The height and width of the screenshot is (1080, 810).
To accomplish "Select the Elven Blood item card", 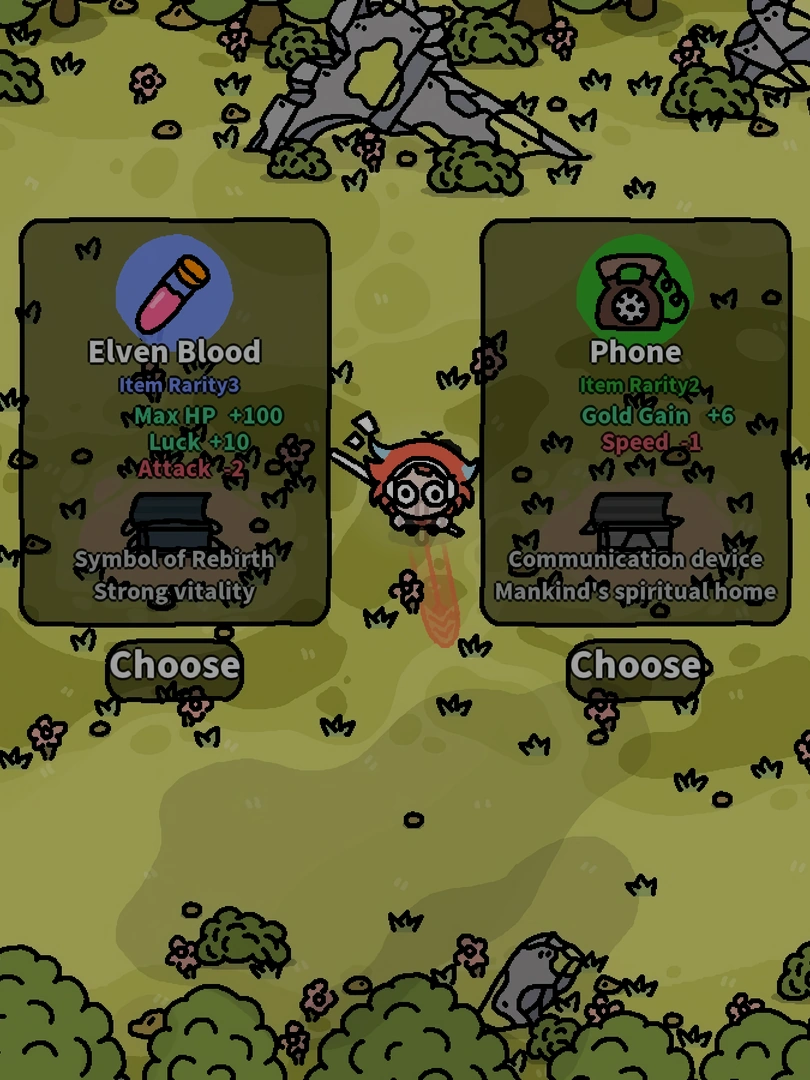I will (x=175, y=422).
